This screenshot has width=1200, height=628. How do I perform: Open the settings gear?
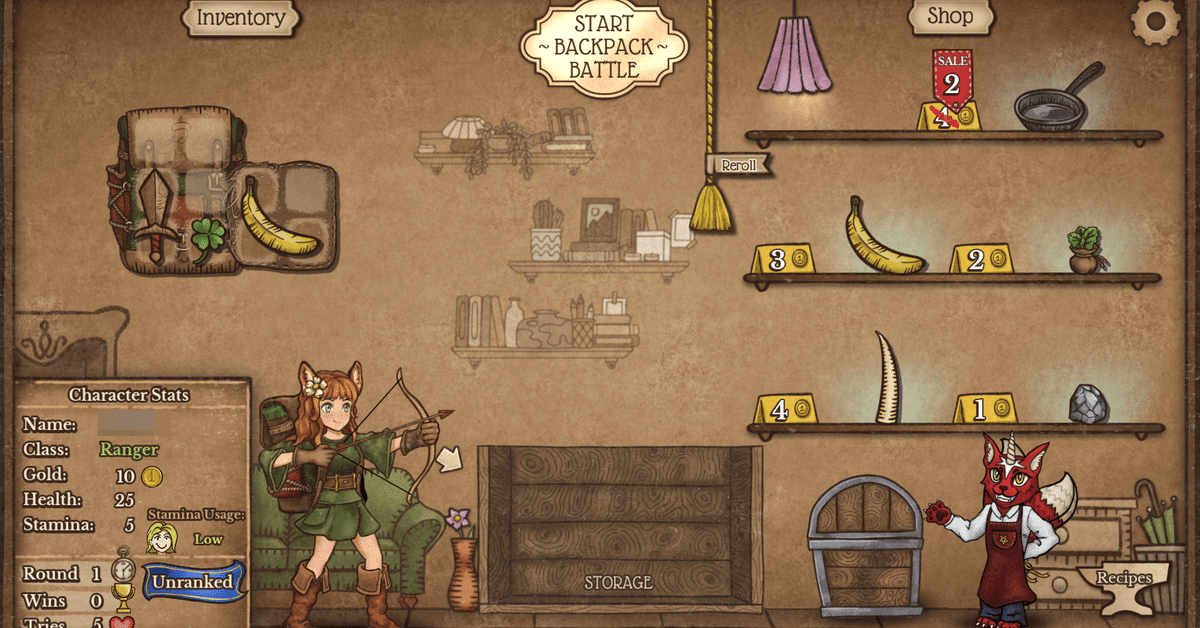1155,21
